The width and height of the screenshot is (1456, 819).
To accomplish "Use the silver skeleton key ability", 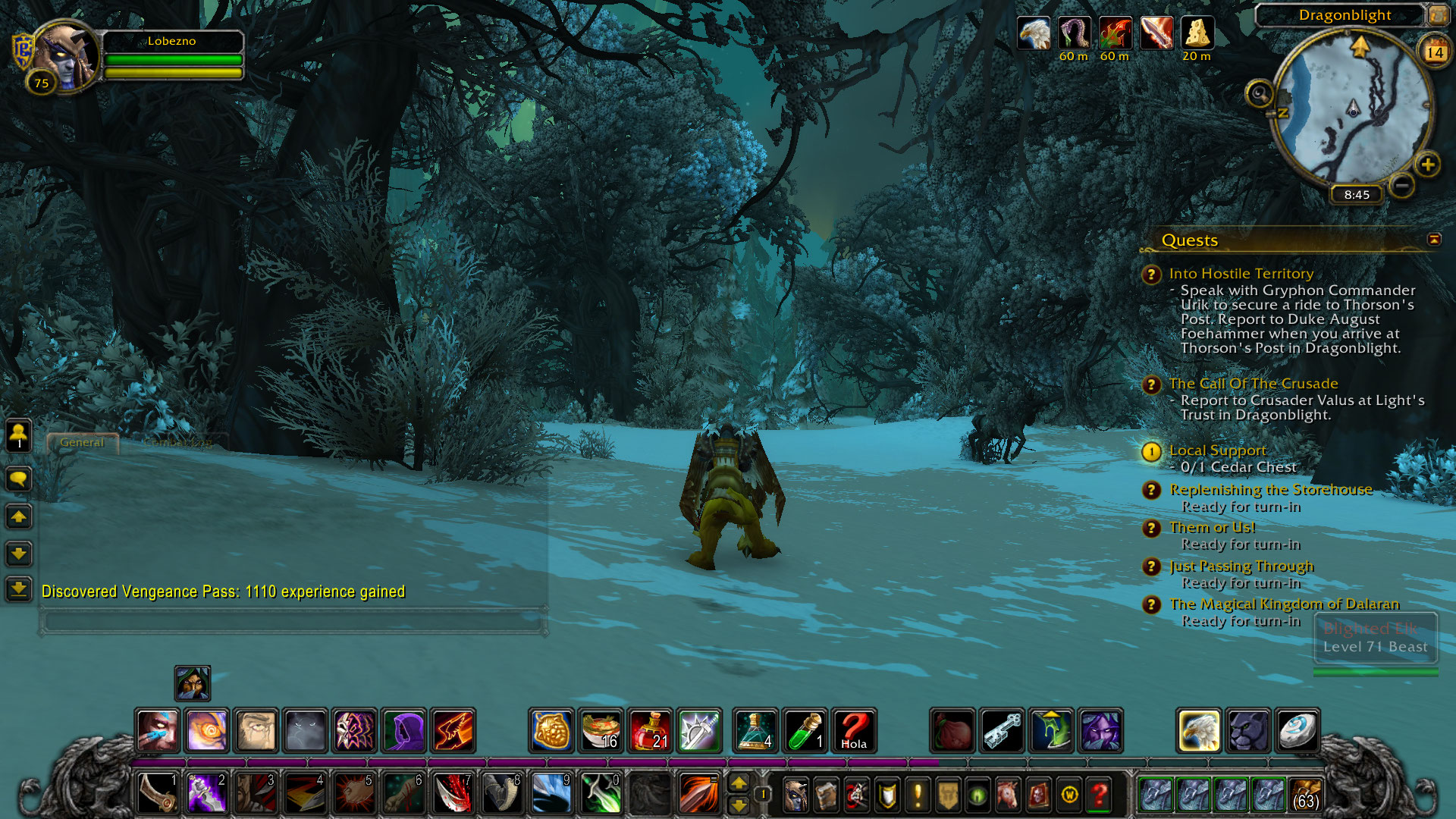I will pyautogui.click(x=1002, y=730).
